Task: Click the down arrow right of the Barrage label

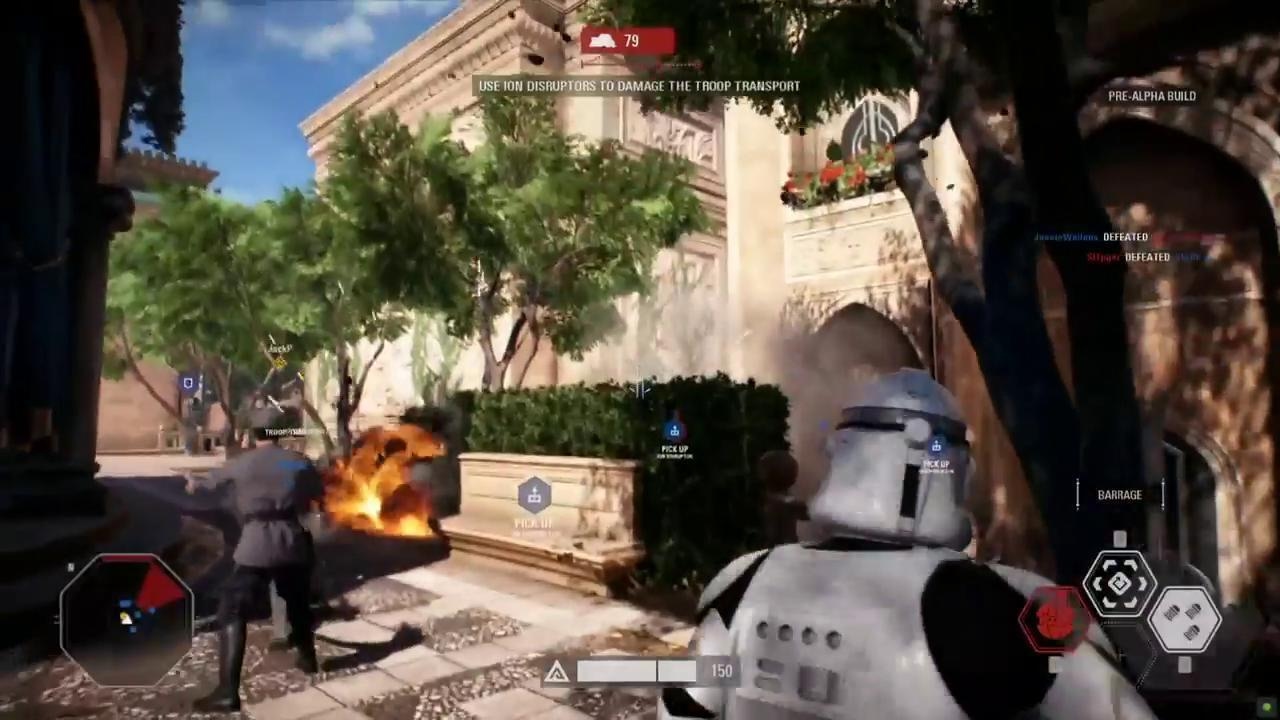Action: coord(1163,493)
